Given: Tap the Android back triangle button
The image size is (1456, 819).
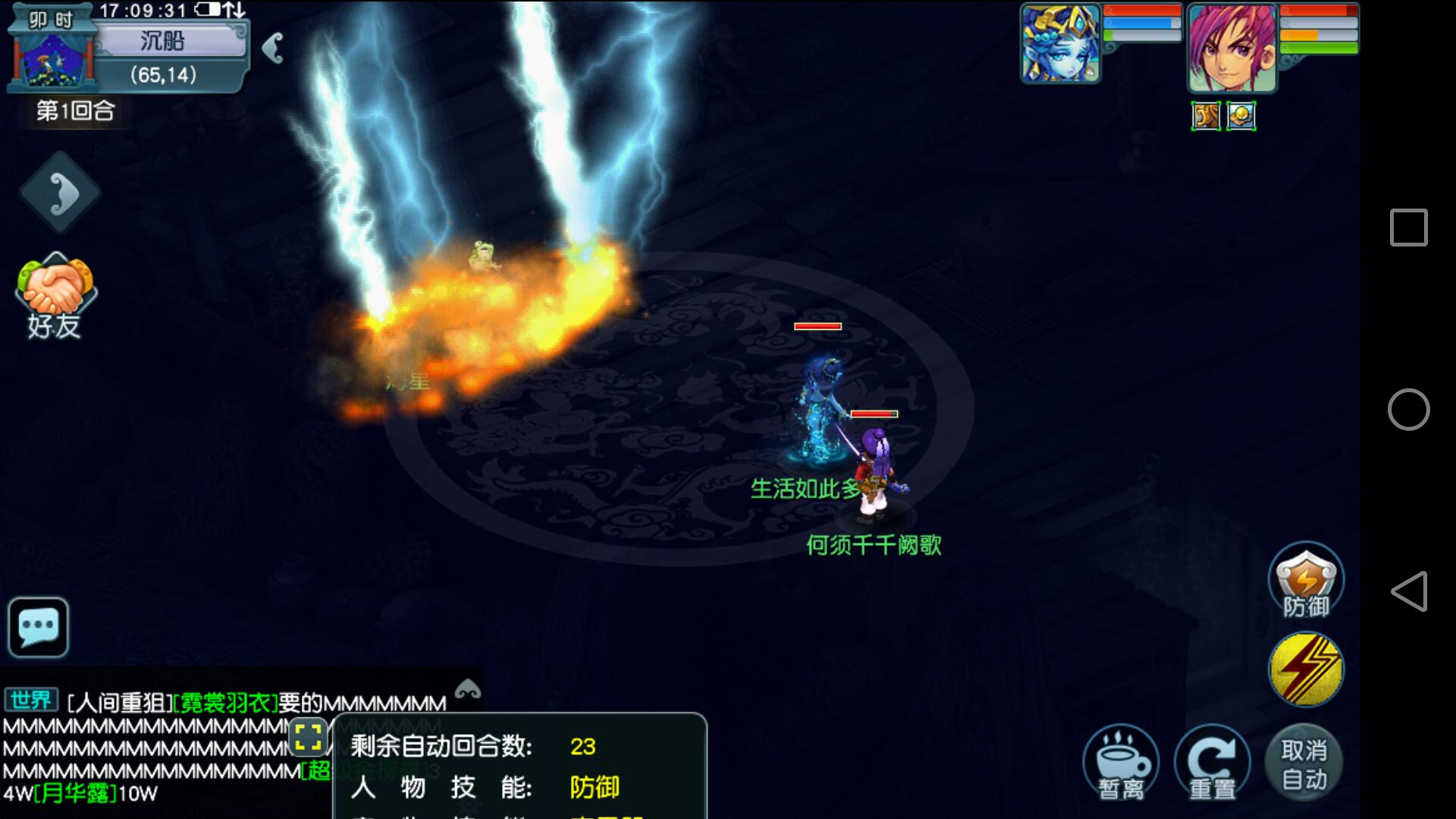Looking at the screenshot, I should tap(1408, 591).
